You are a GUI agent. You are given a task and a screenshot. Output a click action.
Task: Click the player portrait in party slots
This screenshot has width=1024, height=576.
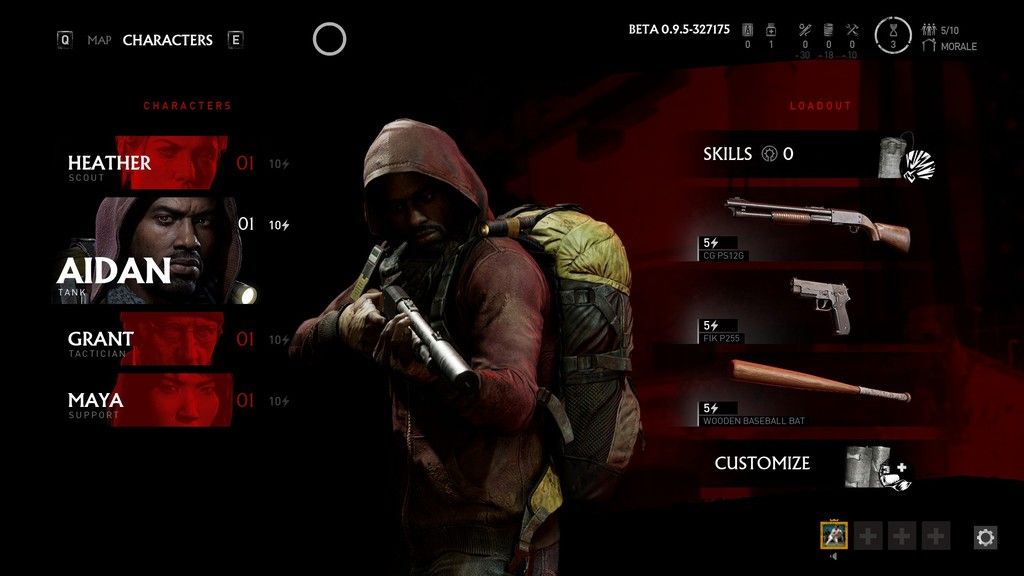coord(834,536)
